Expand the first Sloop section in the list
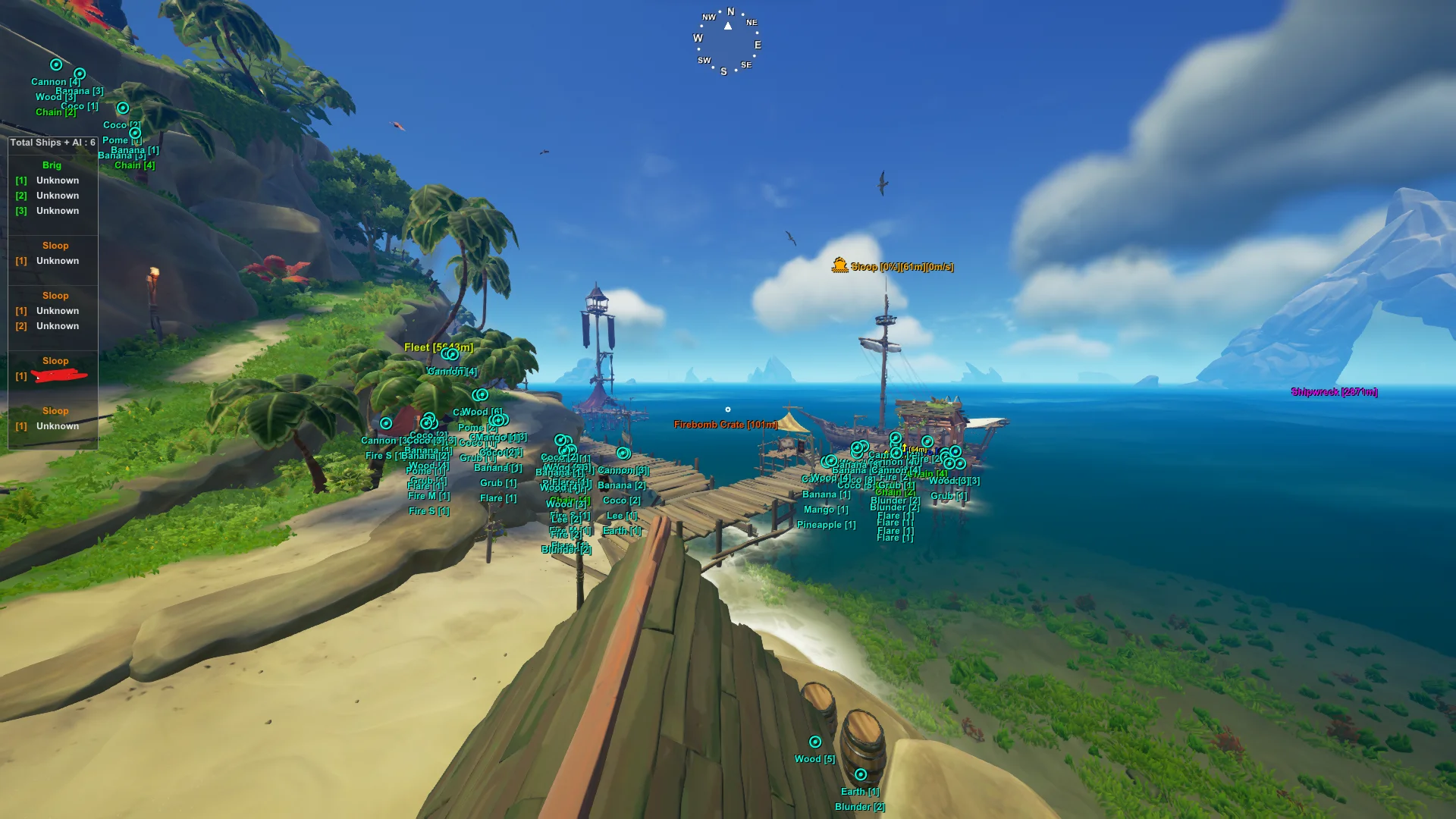Screen dimensions: 1456x819 [x=55, y=245]
